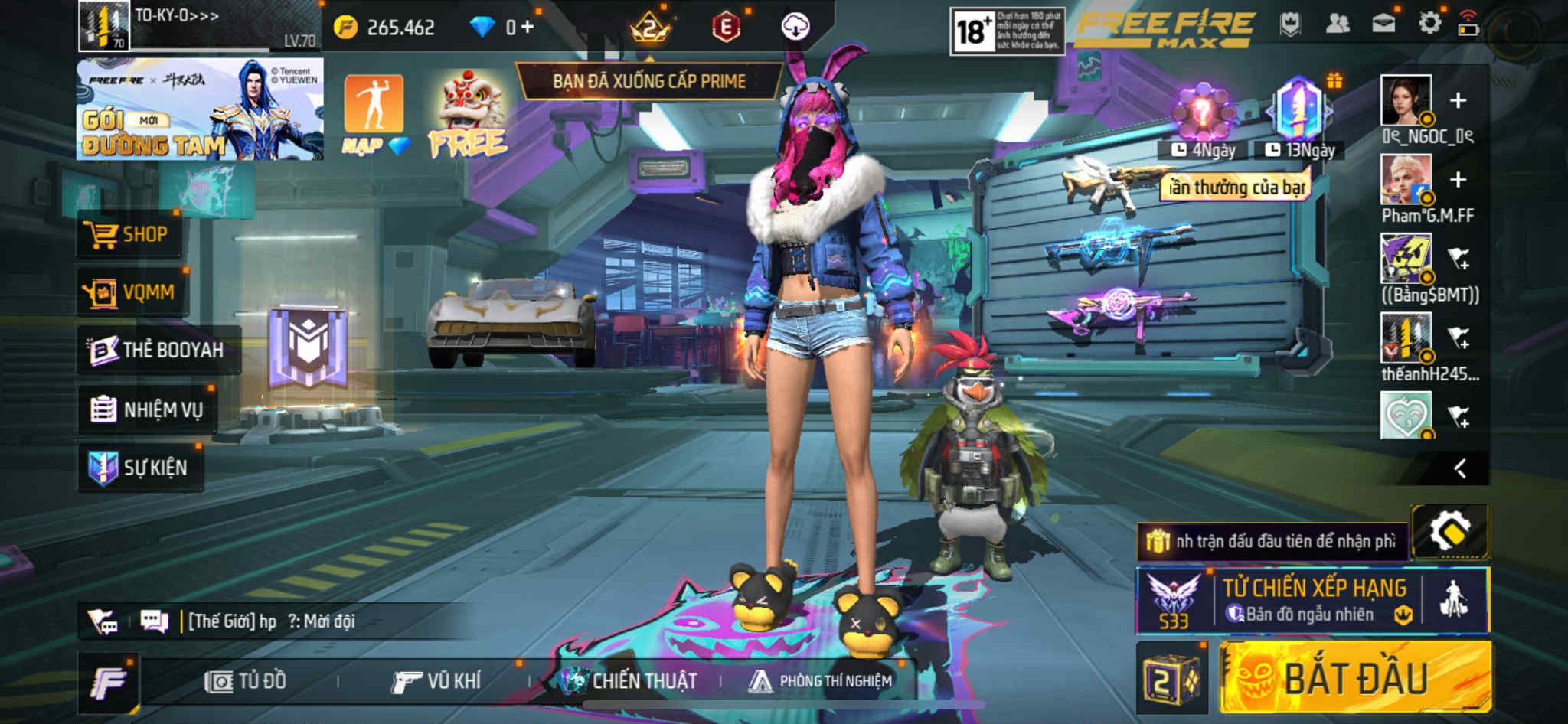Open the NẠP diamond top-up icon

(374, 113)
